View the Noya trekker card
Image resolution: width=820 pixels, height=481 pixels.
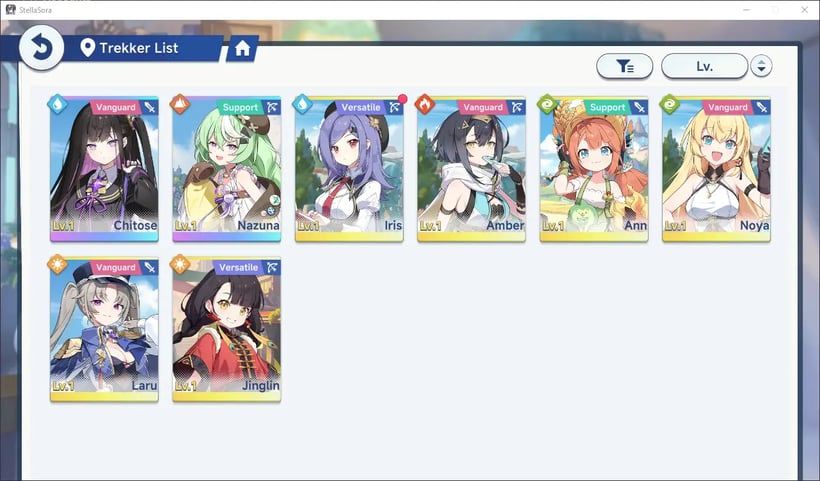(x=716, y=168)
